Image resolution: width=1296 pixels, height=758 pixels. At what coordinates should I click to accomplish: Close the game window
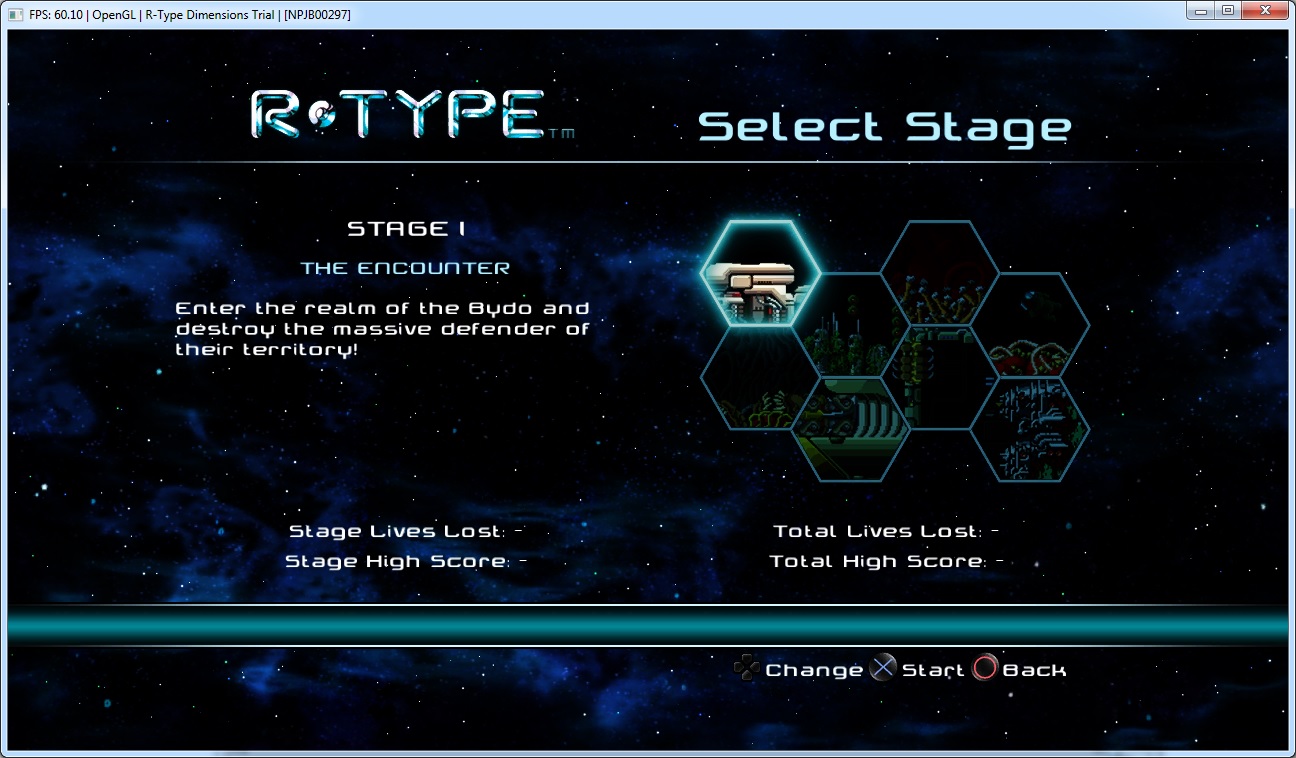[x=1264, y=11]
